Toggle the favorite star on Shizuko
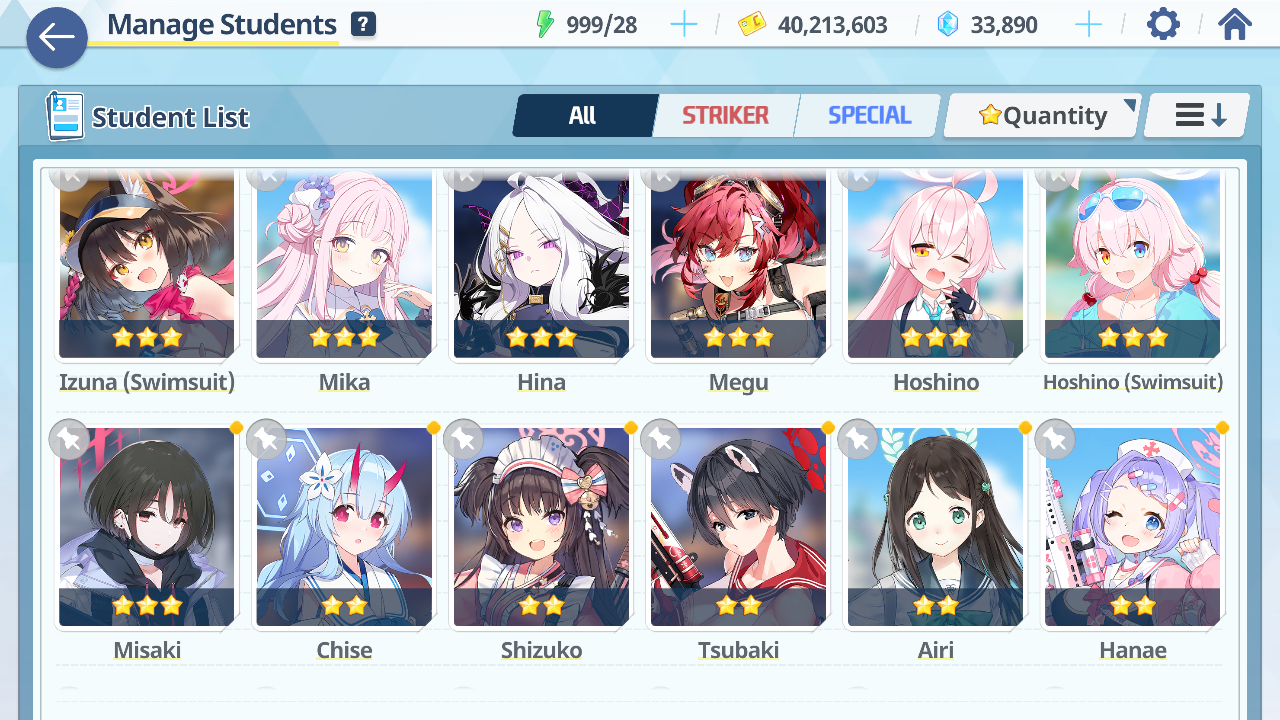 tap(463, 440)
